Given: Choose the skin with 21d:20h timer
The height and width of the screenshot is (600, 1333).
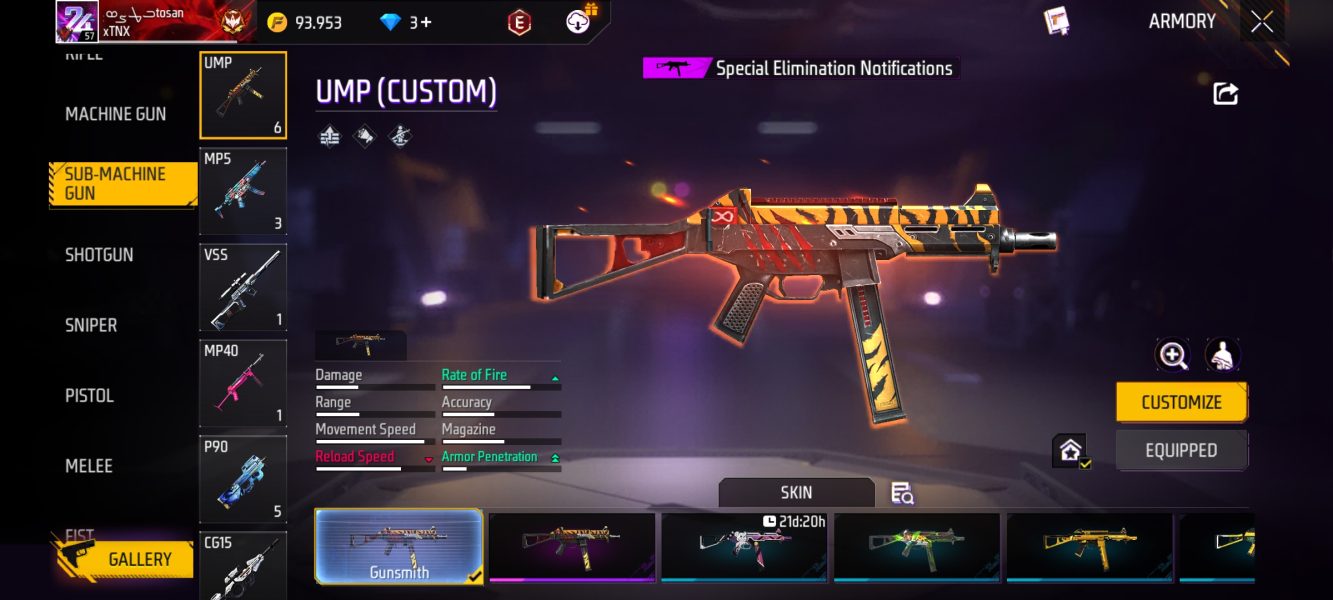Looking at the screenshot, I should (x=744, y=546).
